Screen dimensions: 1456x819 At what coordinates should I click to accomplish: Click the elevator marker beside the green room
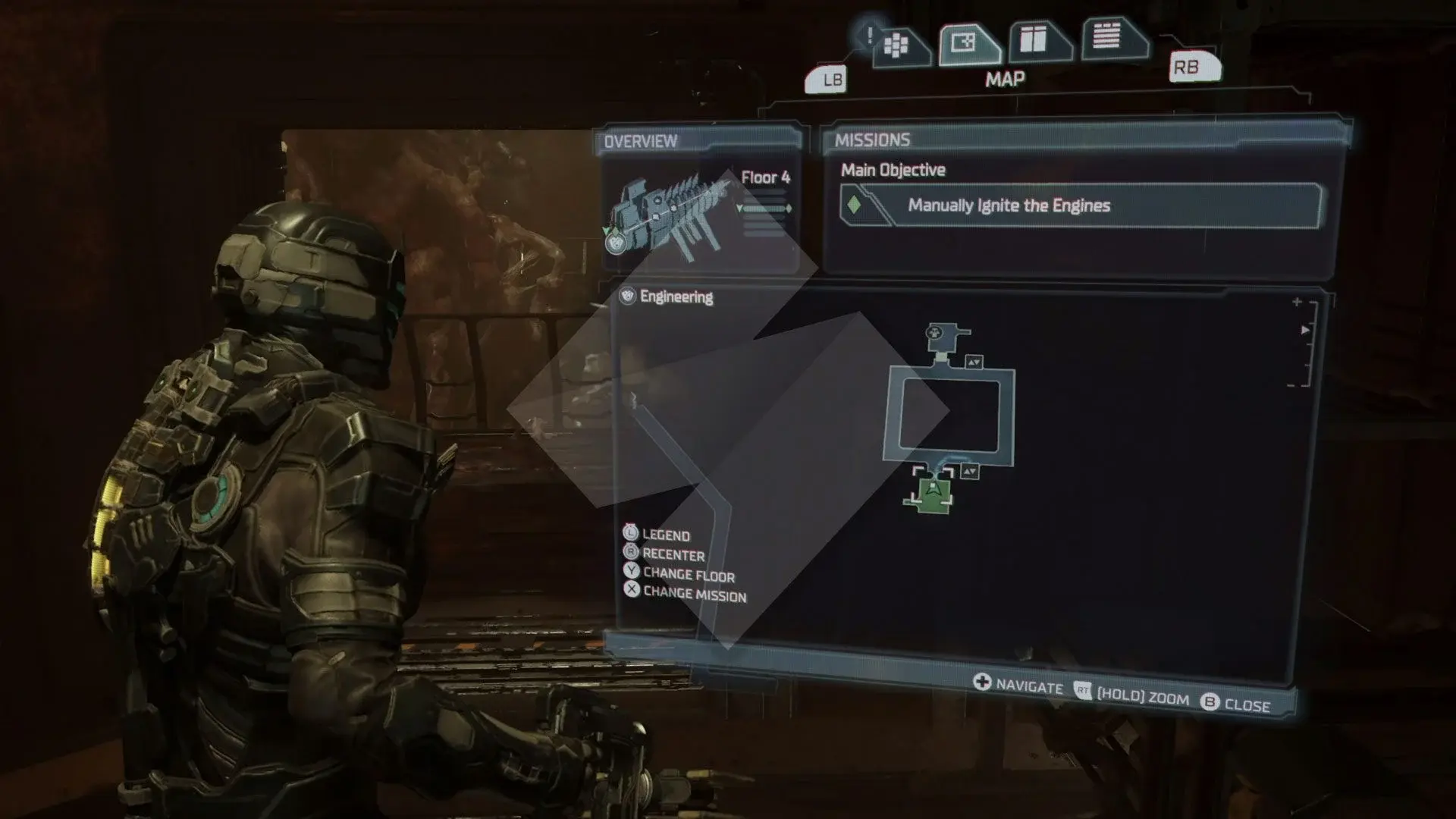[970, 472]
